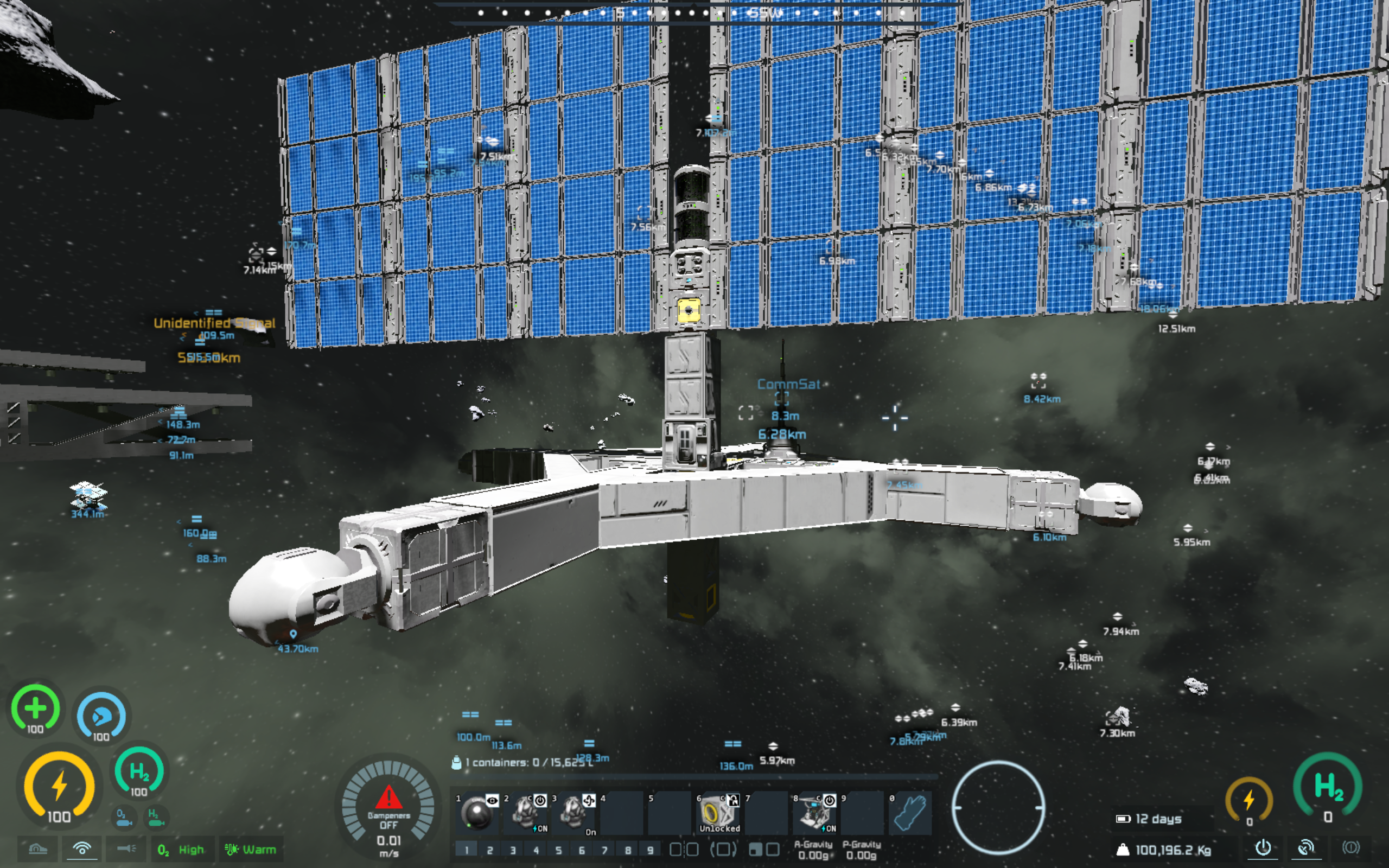Switch to toolbar page 2

[489, 850]
